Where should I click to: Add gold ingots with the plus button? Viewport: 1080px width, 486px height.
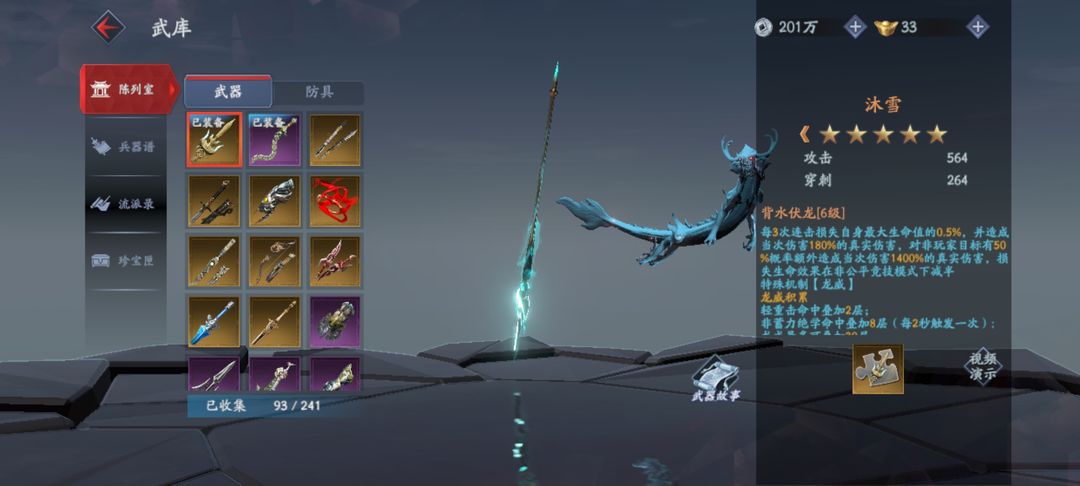(978, 27)
